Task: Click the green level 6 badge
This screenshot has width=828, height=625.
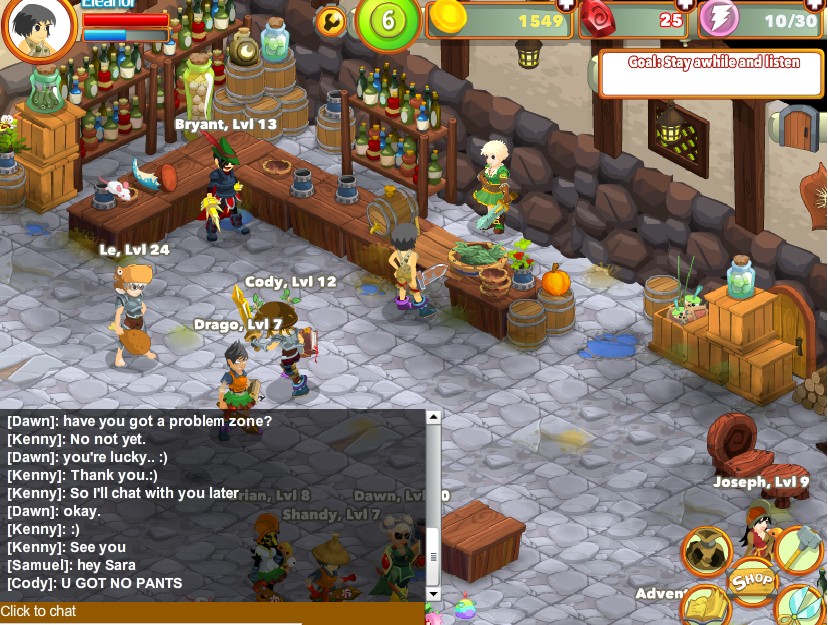Action: click(x=387, y=22)
